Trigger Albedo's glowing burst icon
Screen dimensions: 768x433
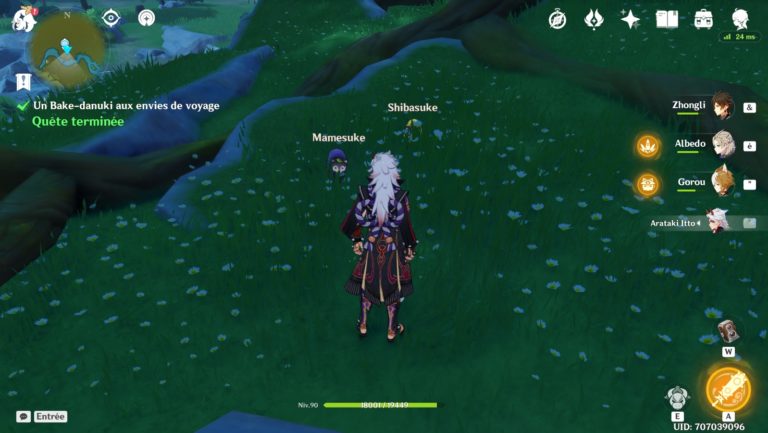(648, 146)
